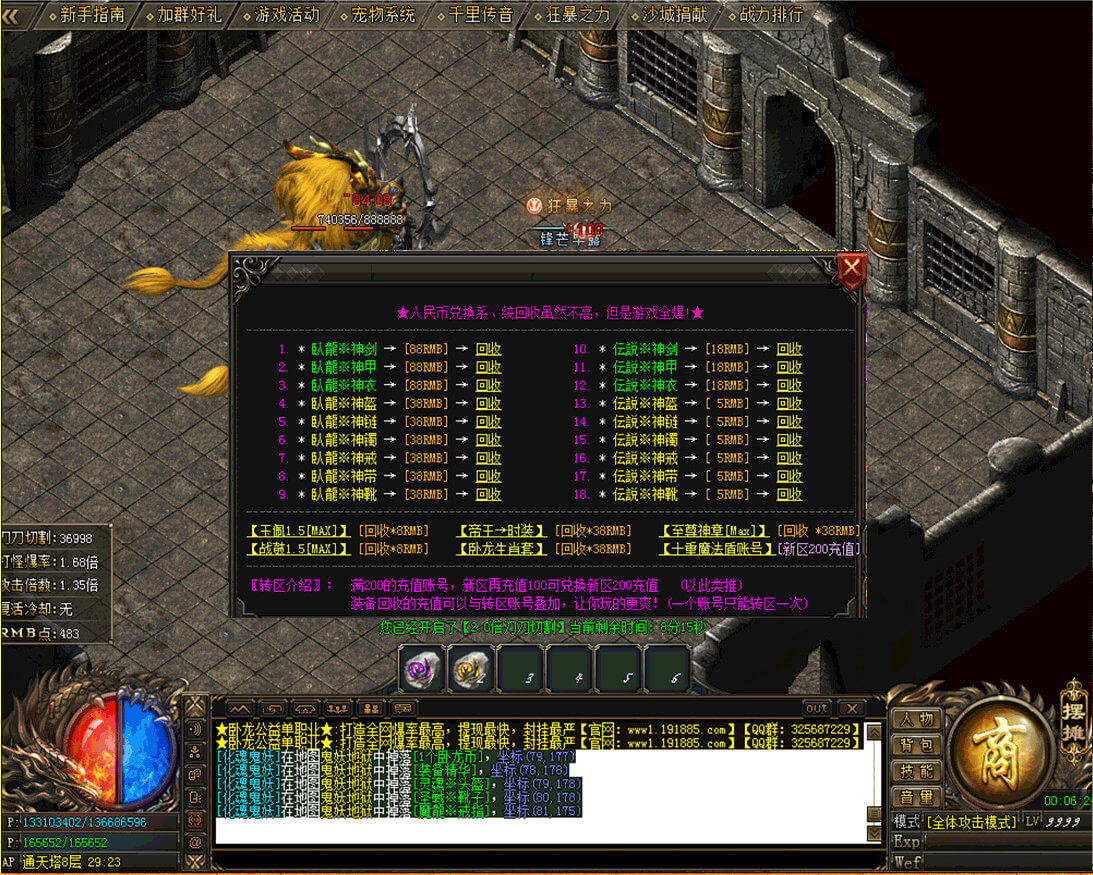Open the 战力排行 power ranking menu
1093x875 pixels.
click(771, 15)
